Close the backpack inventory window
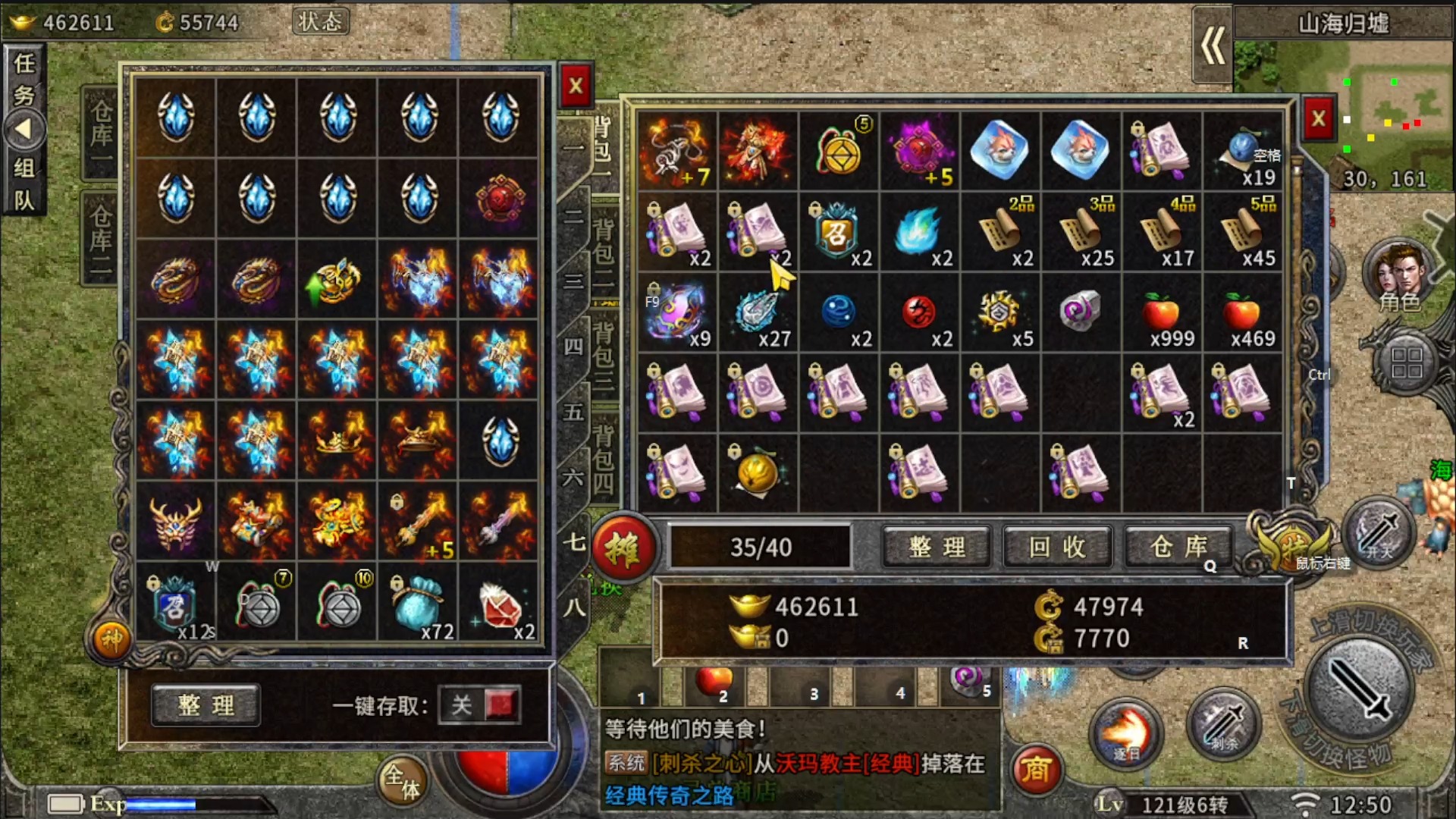Image resolution: width=1456 pixels, height=819 pixels. [1318, 119]
